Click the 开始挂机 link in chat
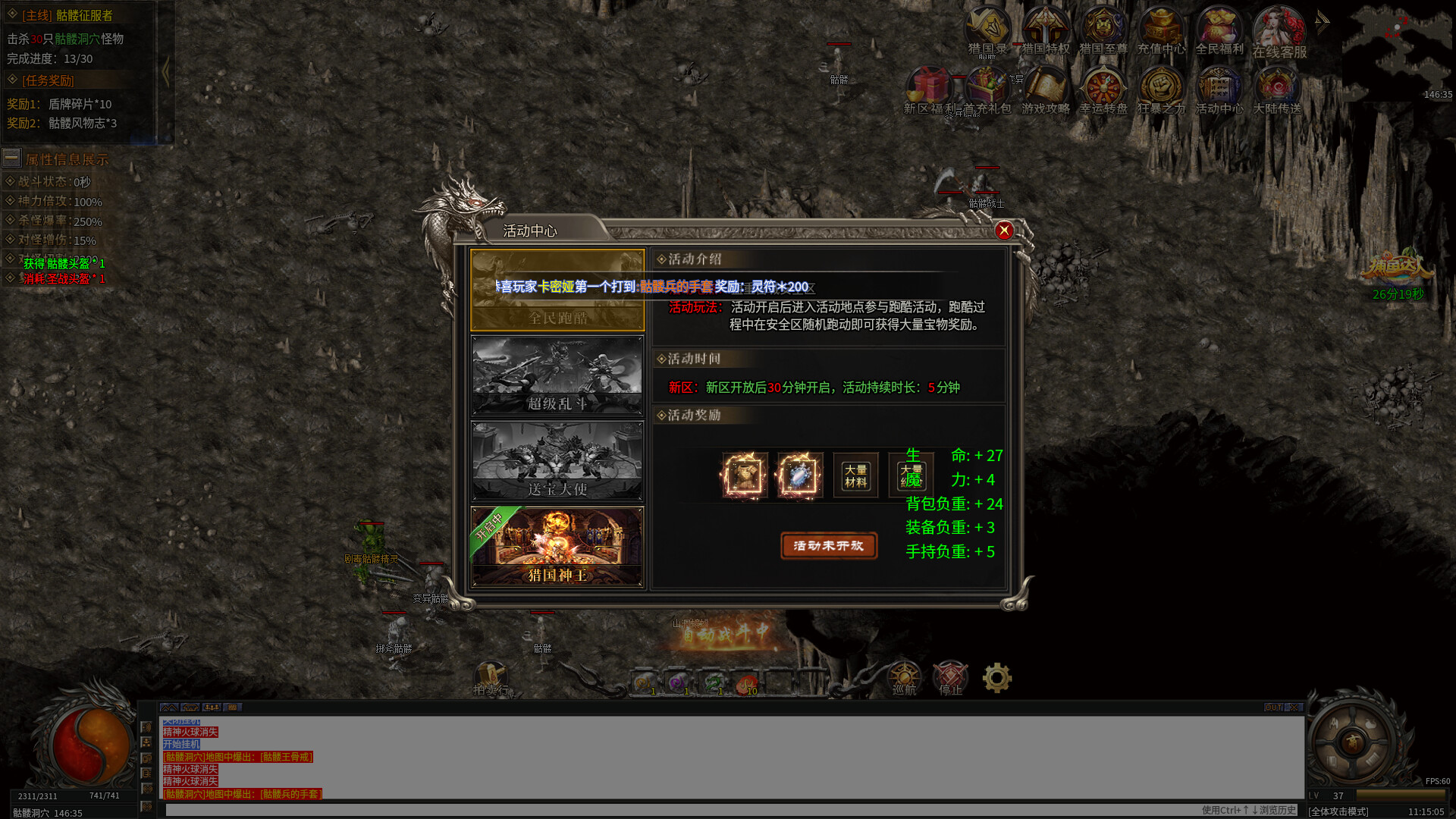1456x819 pixels. pyautogui.click(x=180, y=744)
